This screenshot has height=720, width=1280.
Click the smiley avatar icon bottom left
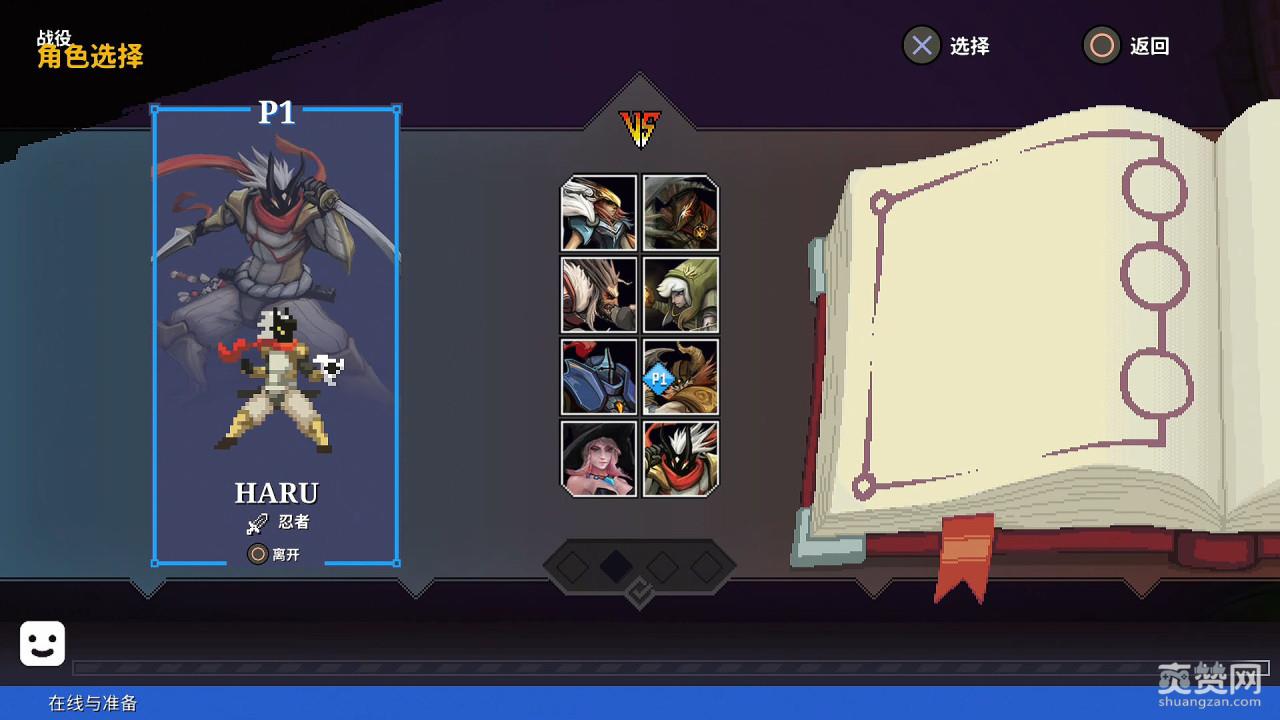click(x=40, y=642)
